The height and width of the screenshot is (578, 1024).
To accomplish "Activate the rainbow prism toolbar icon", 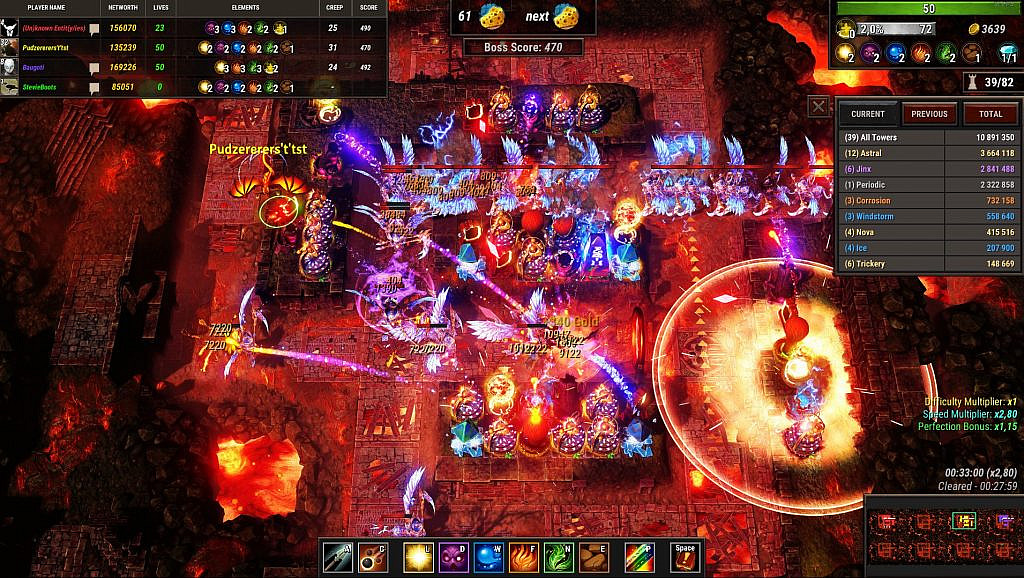I will click(x=640, y=556).
